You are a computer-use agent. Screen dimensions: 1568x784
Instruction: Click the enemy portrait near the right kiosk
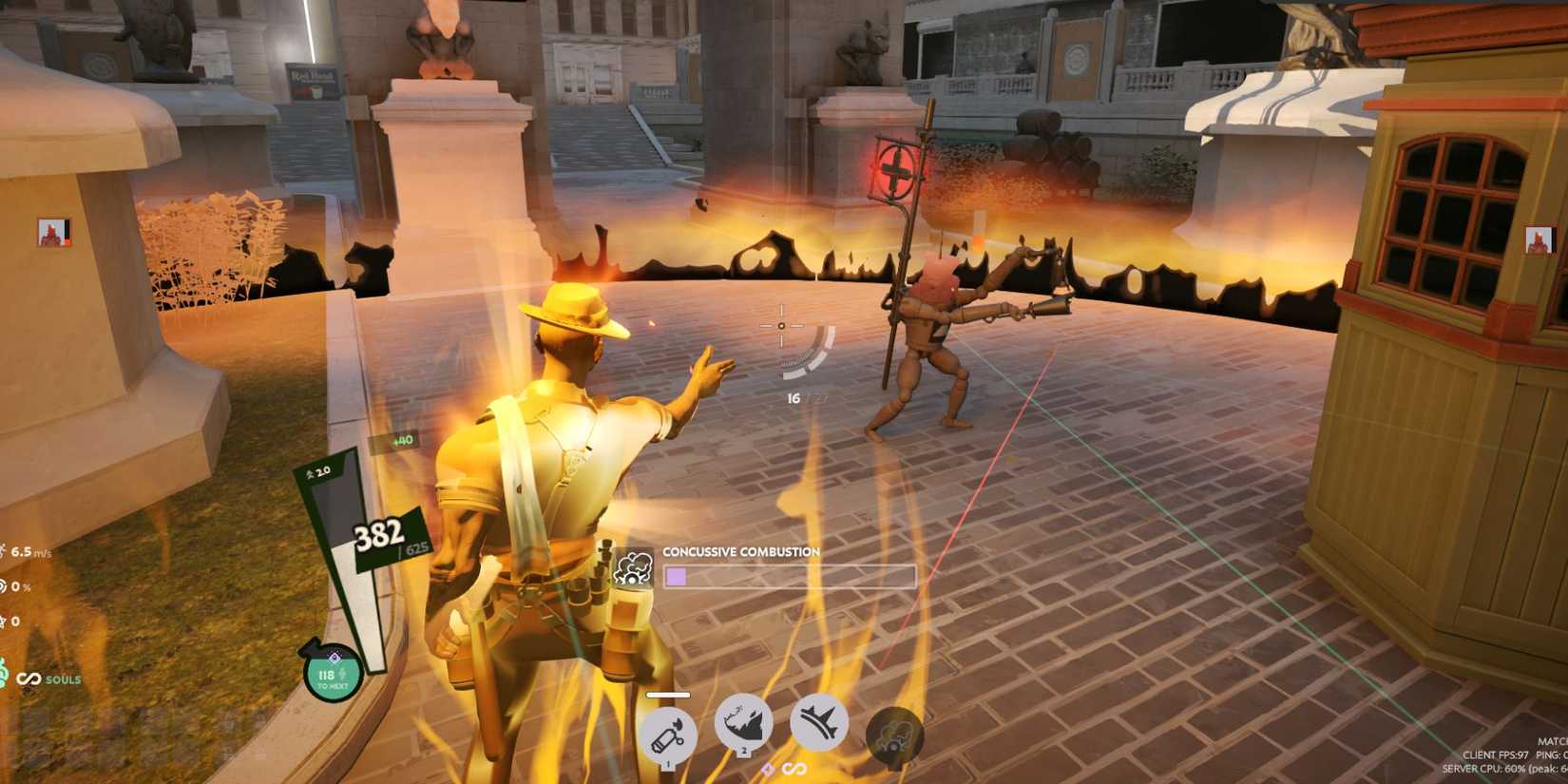point(1540,239)
